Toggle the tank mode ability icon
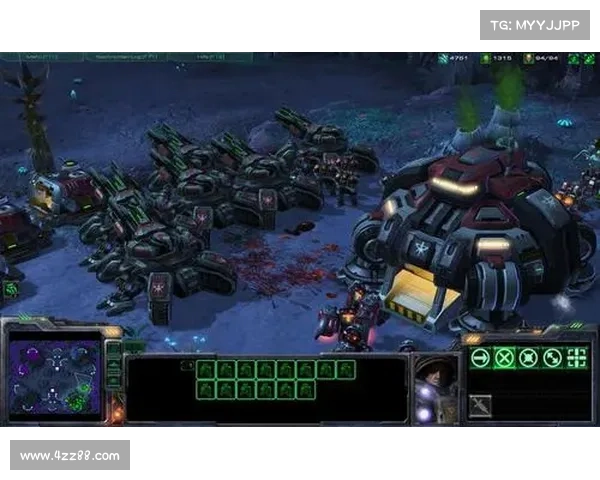This screenshot has width=600, height=480. 481,405
